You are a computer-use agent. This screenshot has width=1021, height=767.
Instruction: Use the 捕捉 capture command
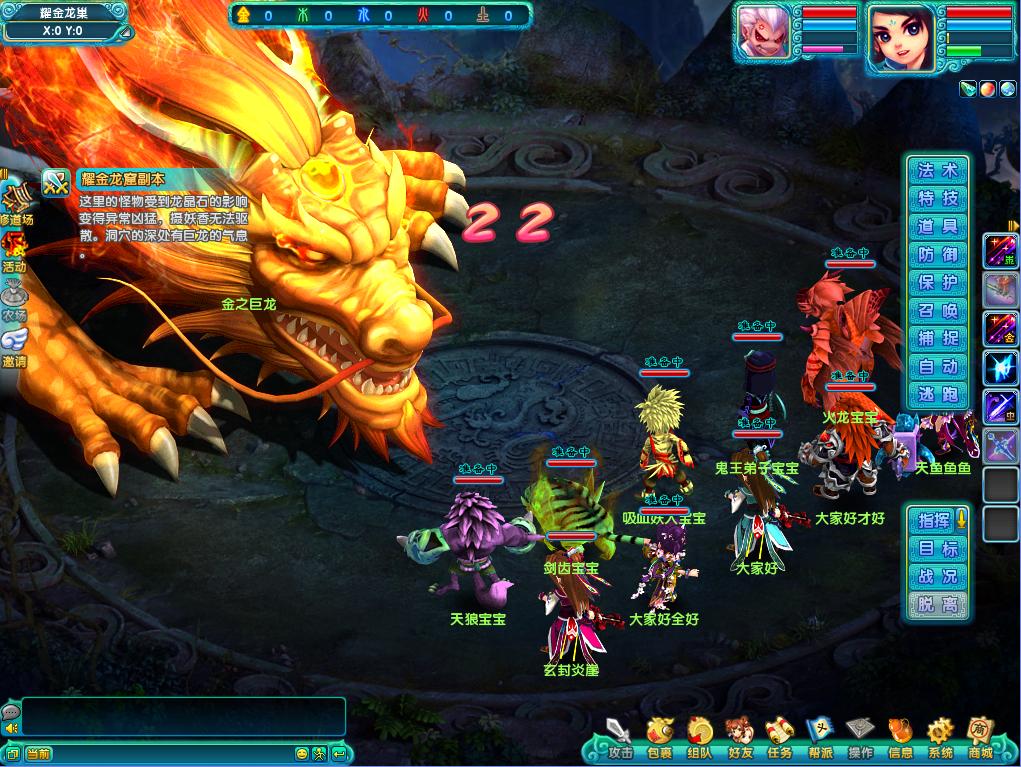[937, 339]
